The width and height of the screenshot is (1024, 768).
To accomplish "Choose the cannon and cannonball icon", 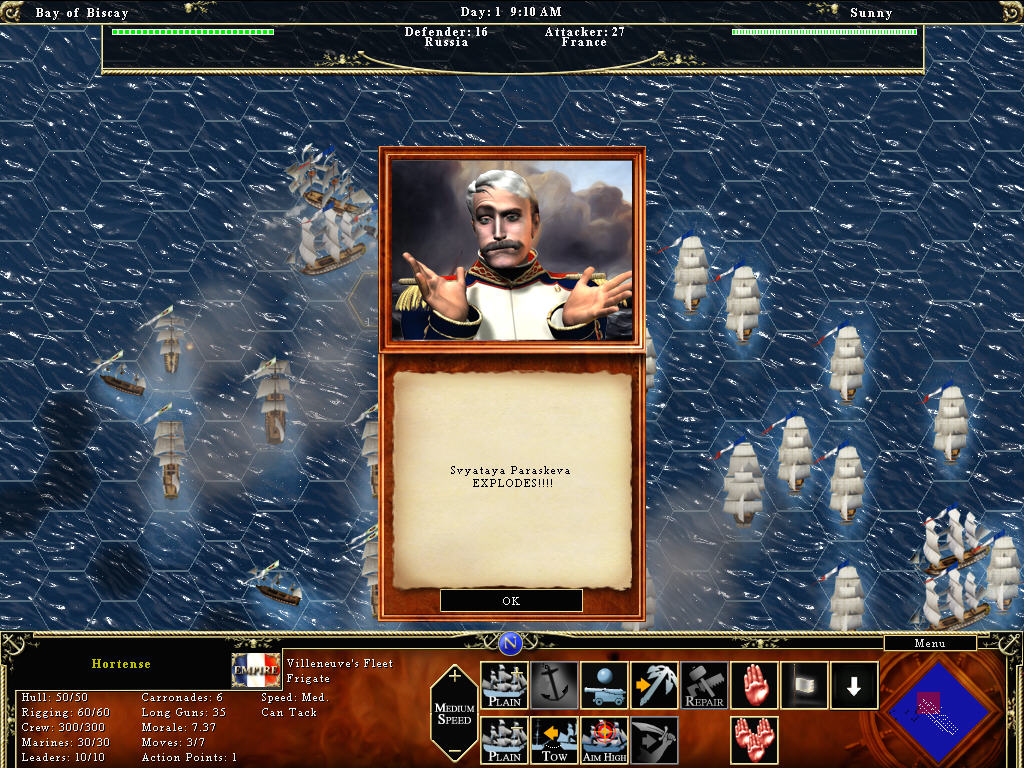I will pyautogui.click(x=605, y=685).
